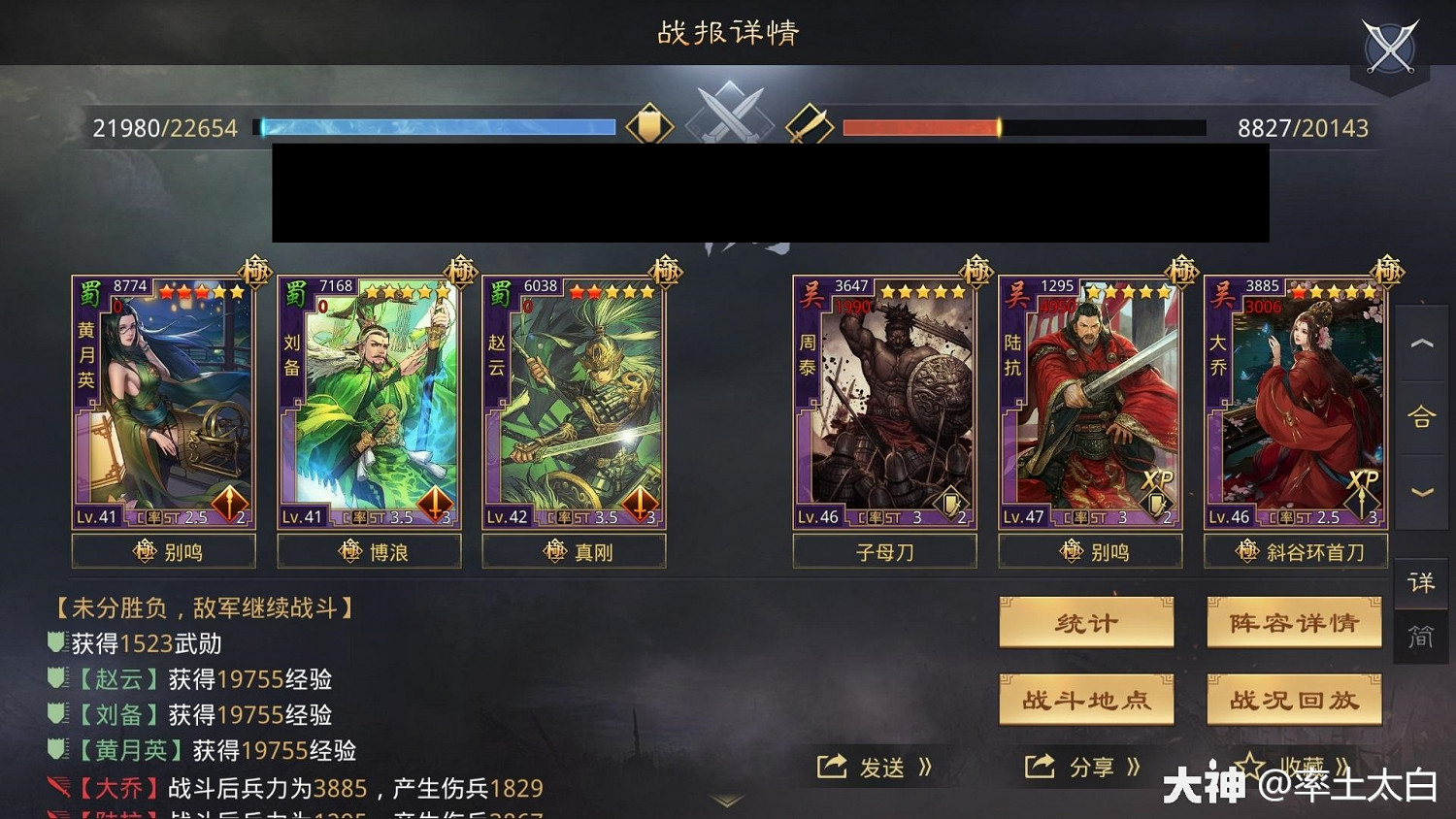
Task: Collapse the sidebar using the 合 toggle
Action: (x=1421, y=417)
